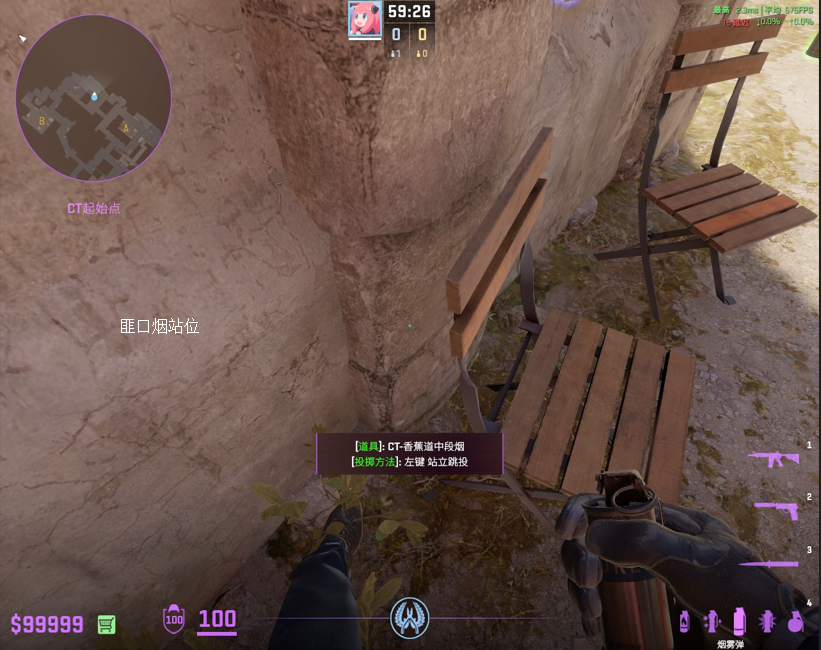Screen dimensions: 821x650
Task: Open the buy menu shopping cart
Action: point(106,624)
